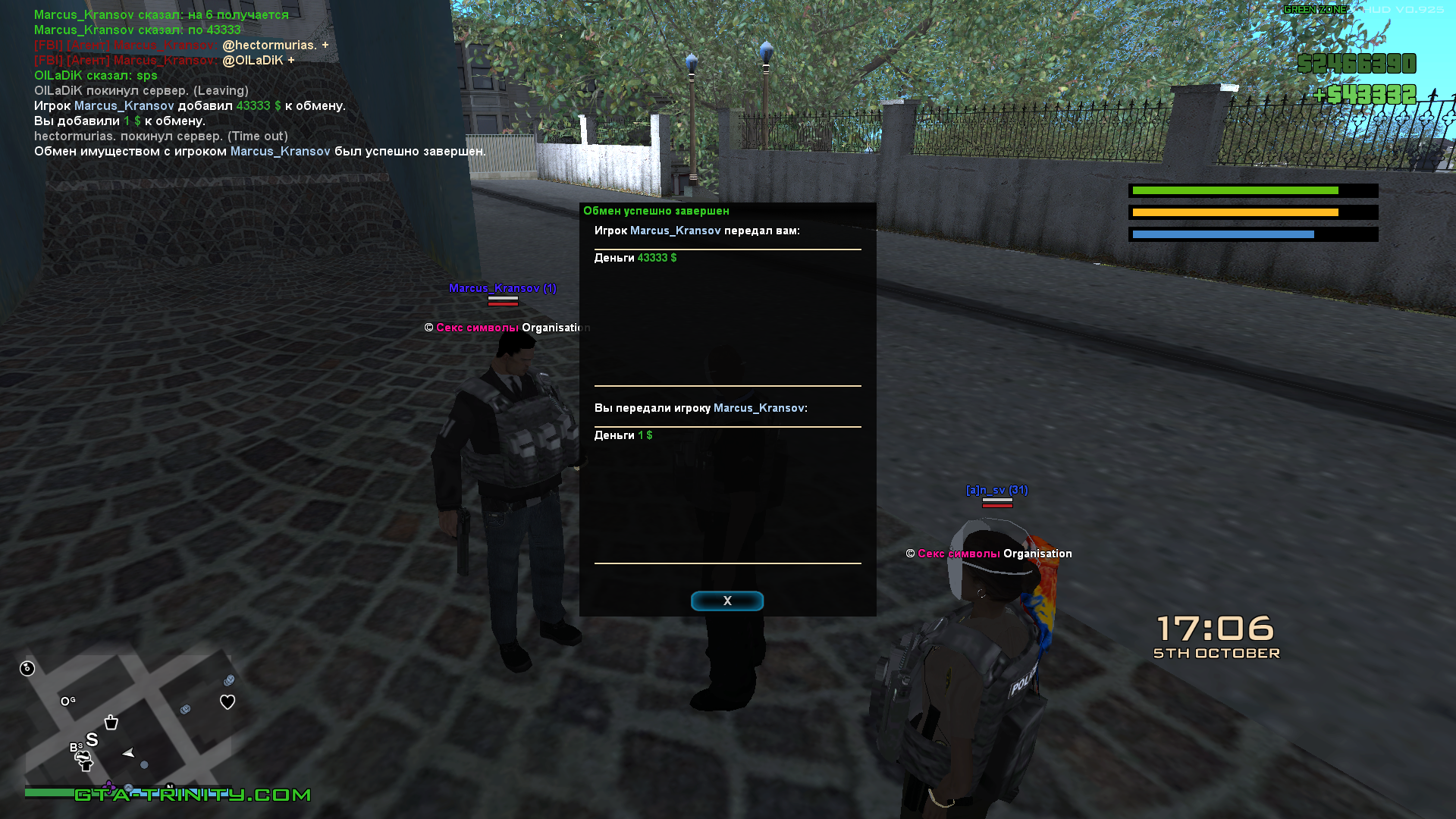The image size is (1456, 819).
Task: Click the large S marker on the minimap
Action: pyautogui.click(x=93, y=739)
